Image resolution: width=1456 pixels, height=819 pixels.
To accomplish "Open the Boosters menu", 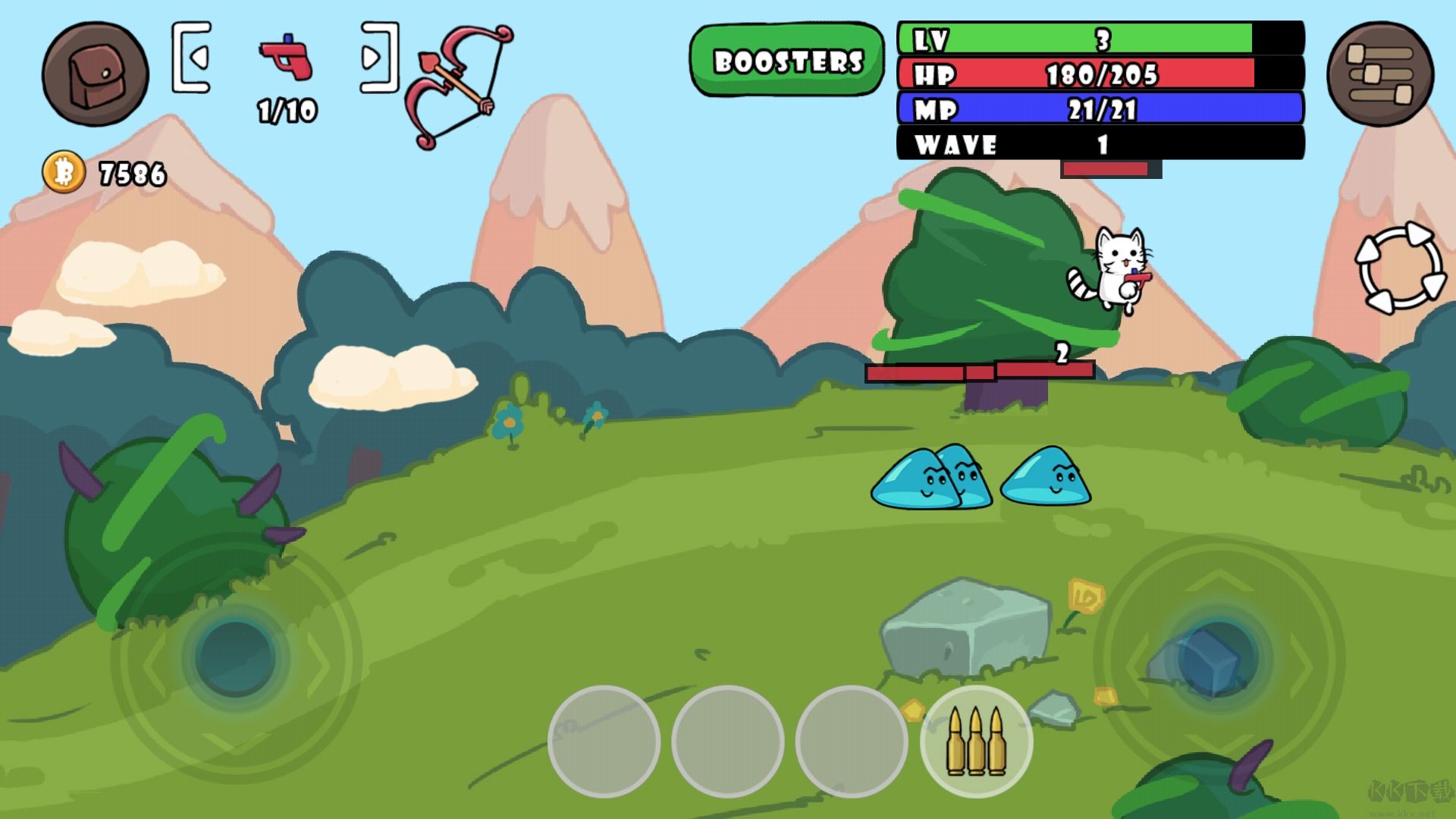I will (x=787, y=61).
